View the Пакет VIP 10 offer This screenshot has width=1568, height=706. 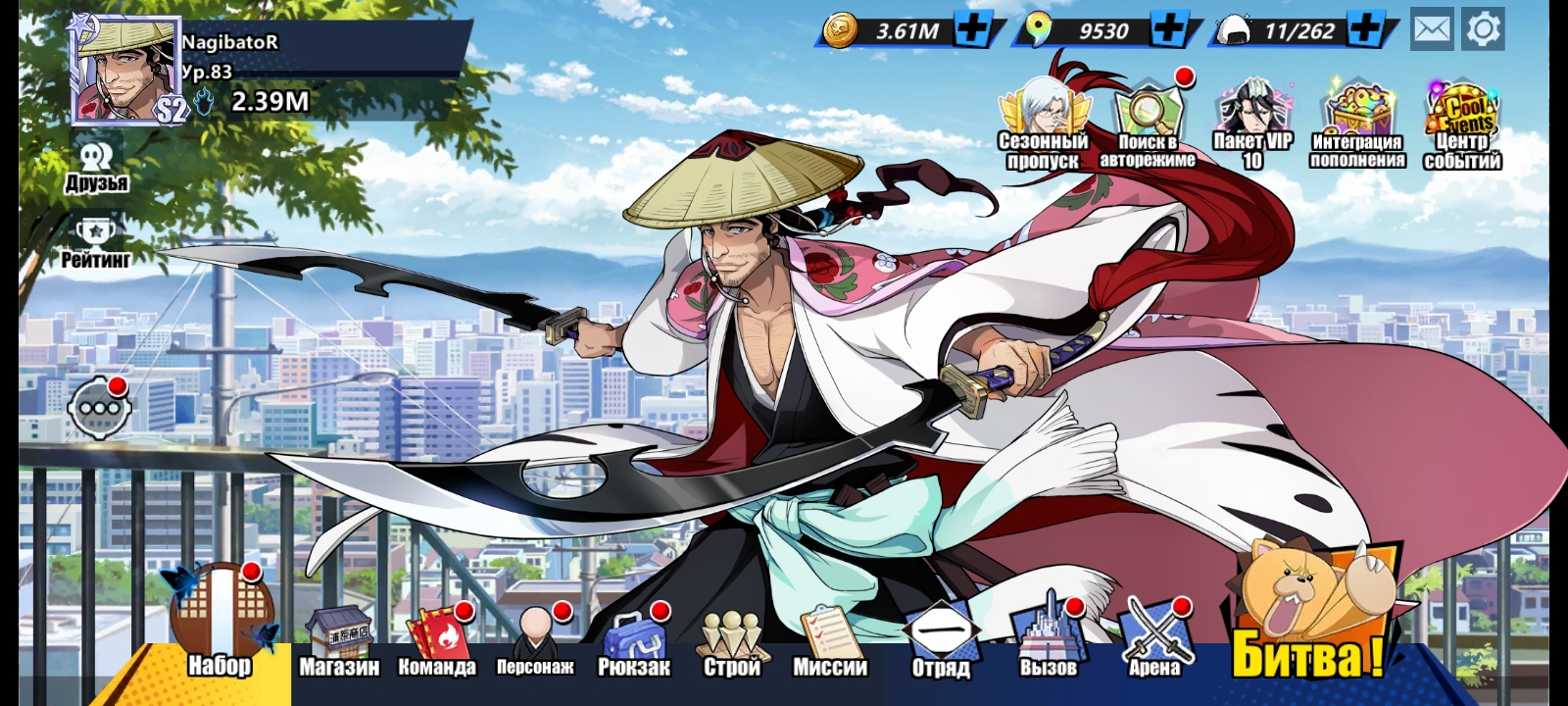[1252, 127]
